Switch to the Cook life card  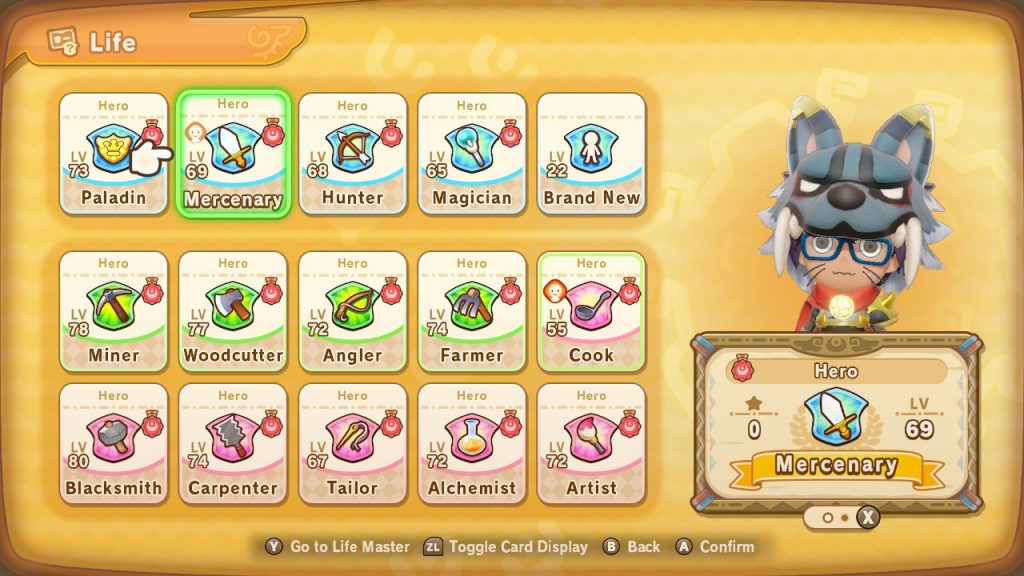tap(591, 310)
